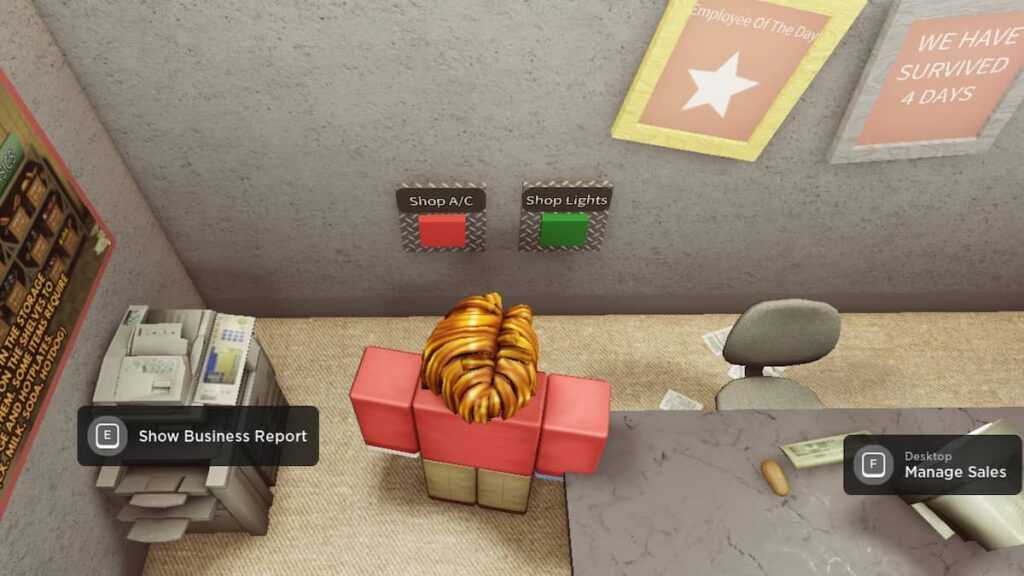Select the Show Business Report prompt
The height and width of the screenshot is (576, 1024).
point(198,436)
